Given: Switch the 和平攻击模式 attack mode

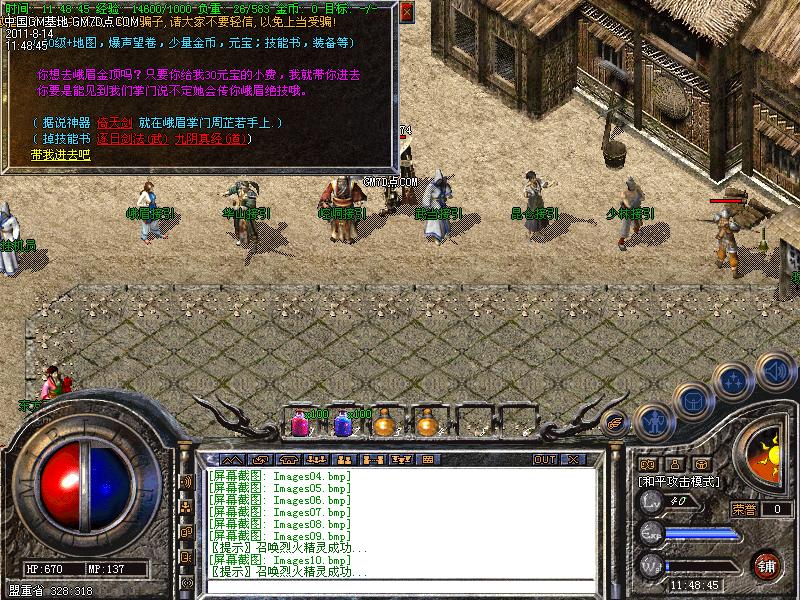Looking at the screenshot, I should point(679,481).
